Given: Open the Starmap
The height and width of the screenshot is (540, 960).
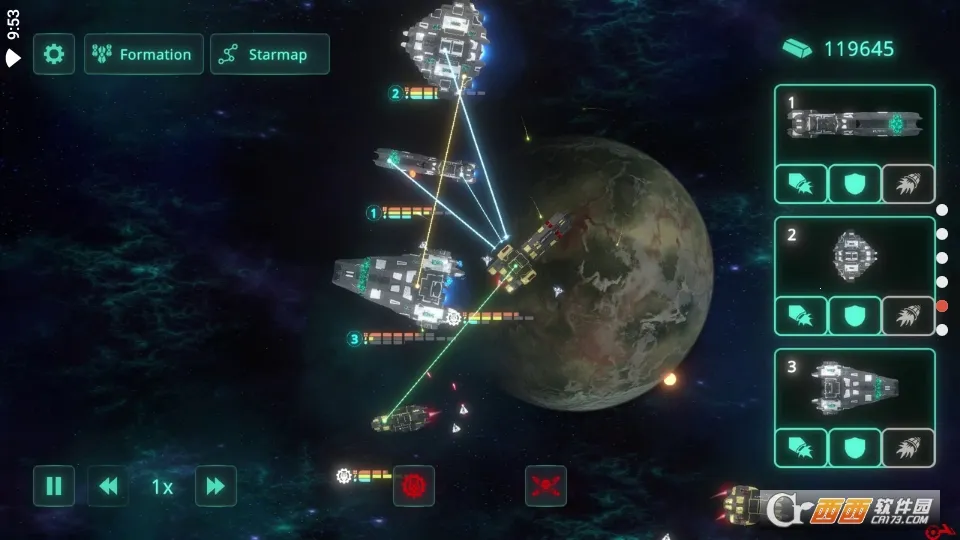Looking at the screenshot, I should pyautogui.click(x=270, y=54).
